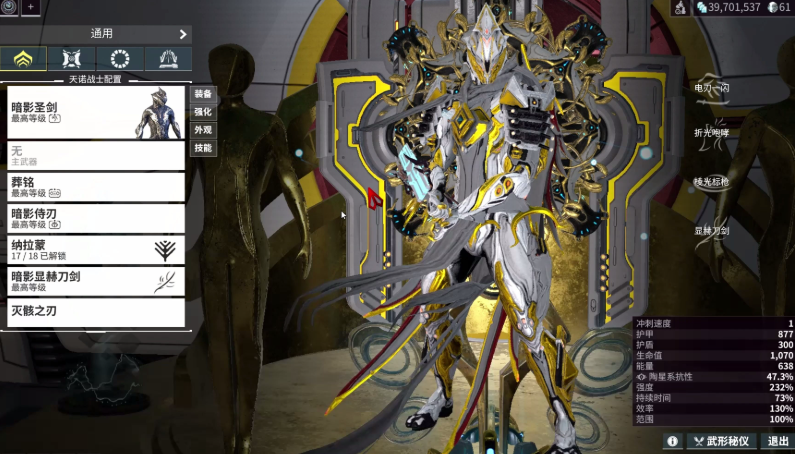
Task: Open the 通用 loadout selector
Action: [x=96, y=33]
